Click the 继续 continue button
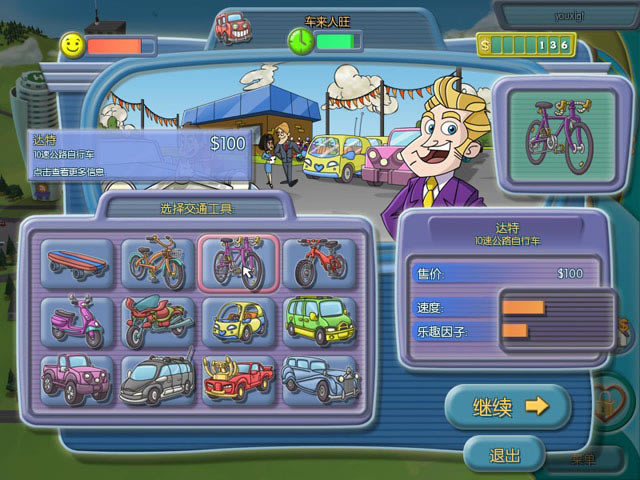 (x=508, y=406)
